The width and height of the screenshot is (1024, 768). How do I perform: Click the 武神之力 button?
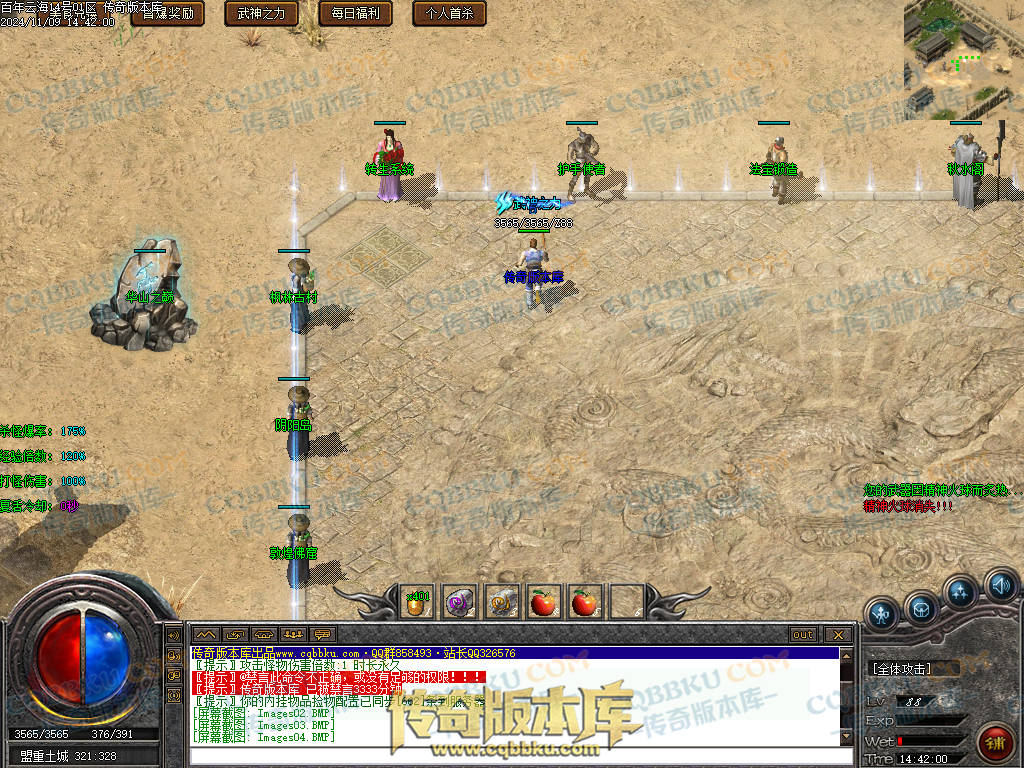click(262, 14)
